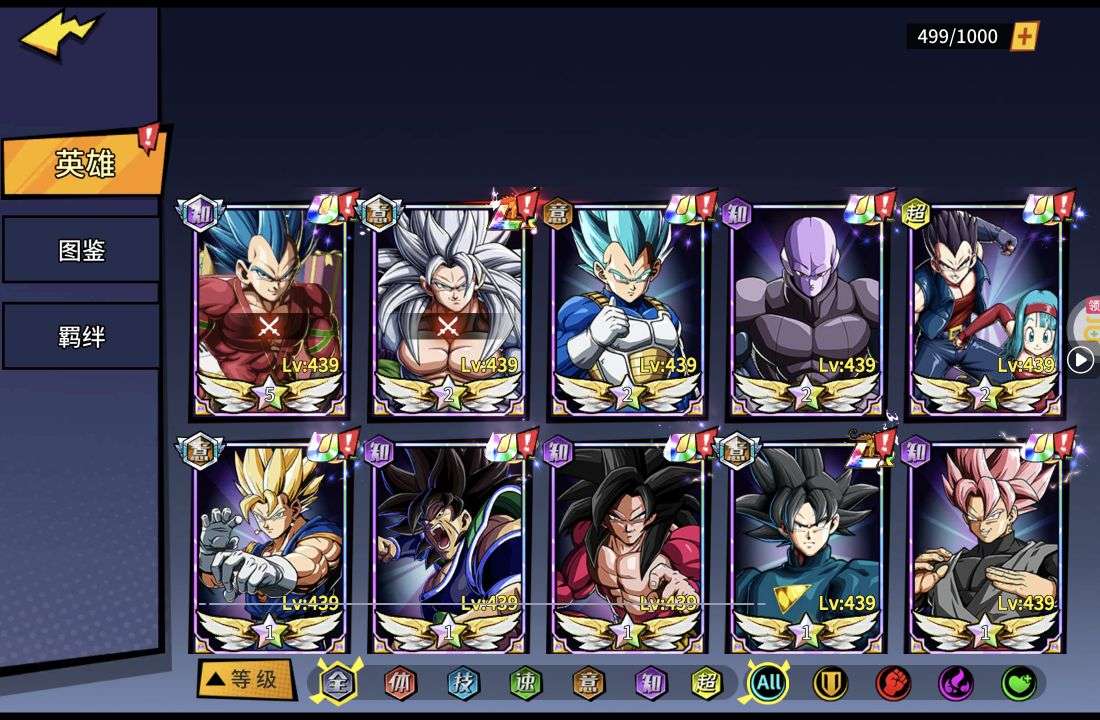Viewport: 1100px width, 720px height.
Task: Select the 英雄 tab
Action: click(84, 164)
